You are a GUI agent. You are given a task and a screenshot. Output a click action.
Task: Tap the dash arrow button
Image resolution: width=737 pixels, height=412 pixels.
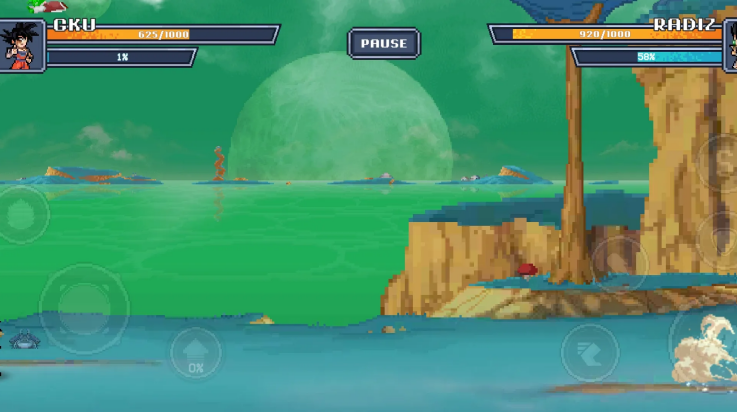pos(590,352)
